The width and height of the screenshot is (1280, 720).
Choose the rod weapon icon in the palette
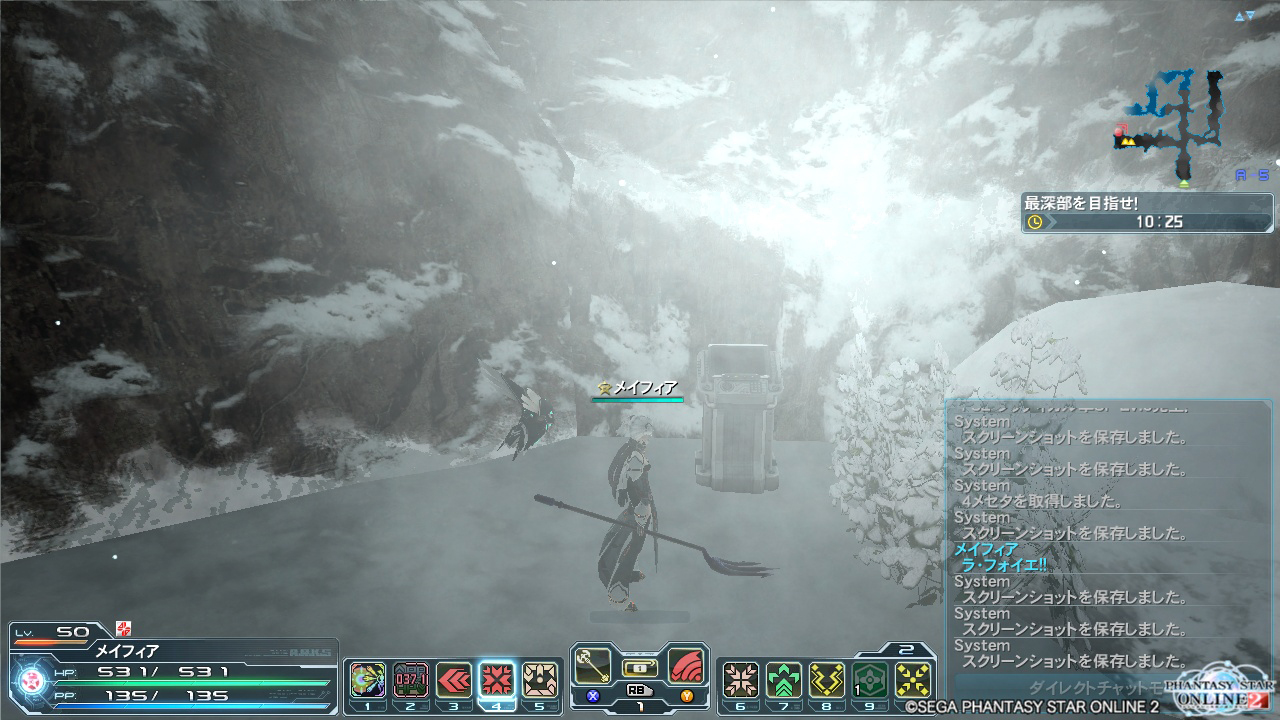coord(594,664)
